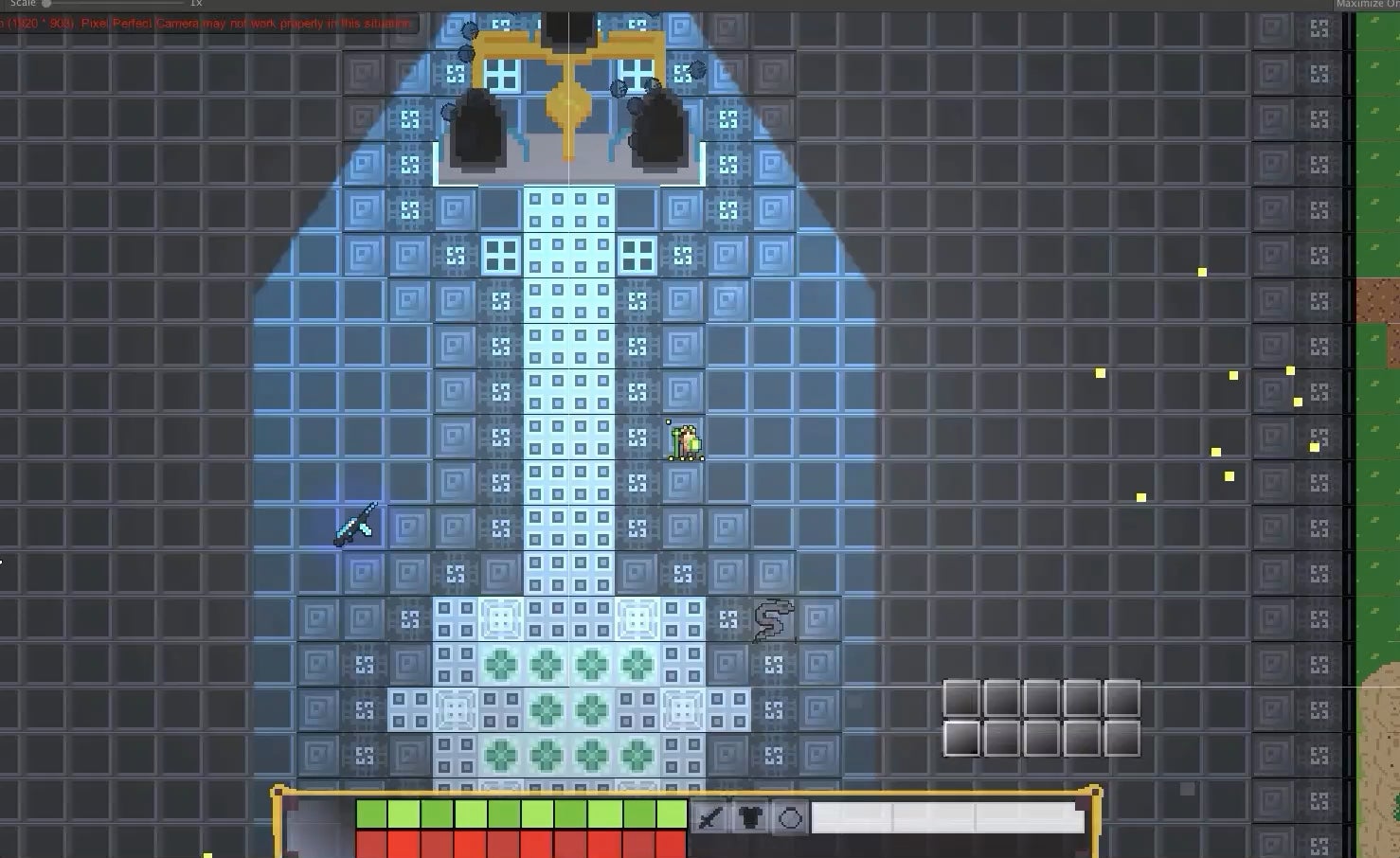Open the accessories ring tab
This screenshot has width=1400, height=858.
[790, 816]
